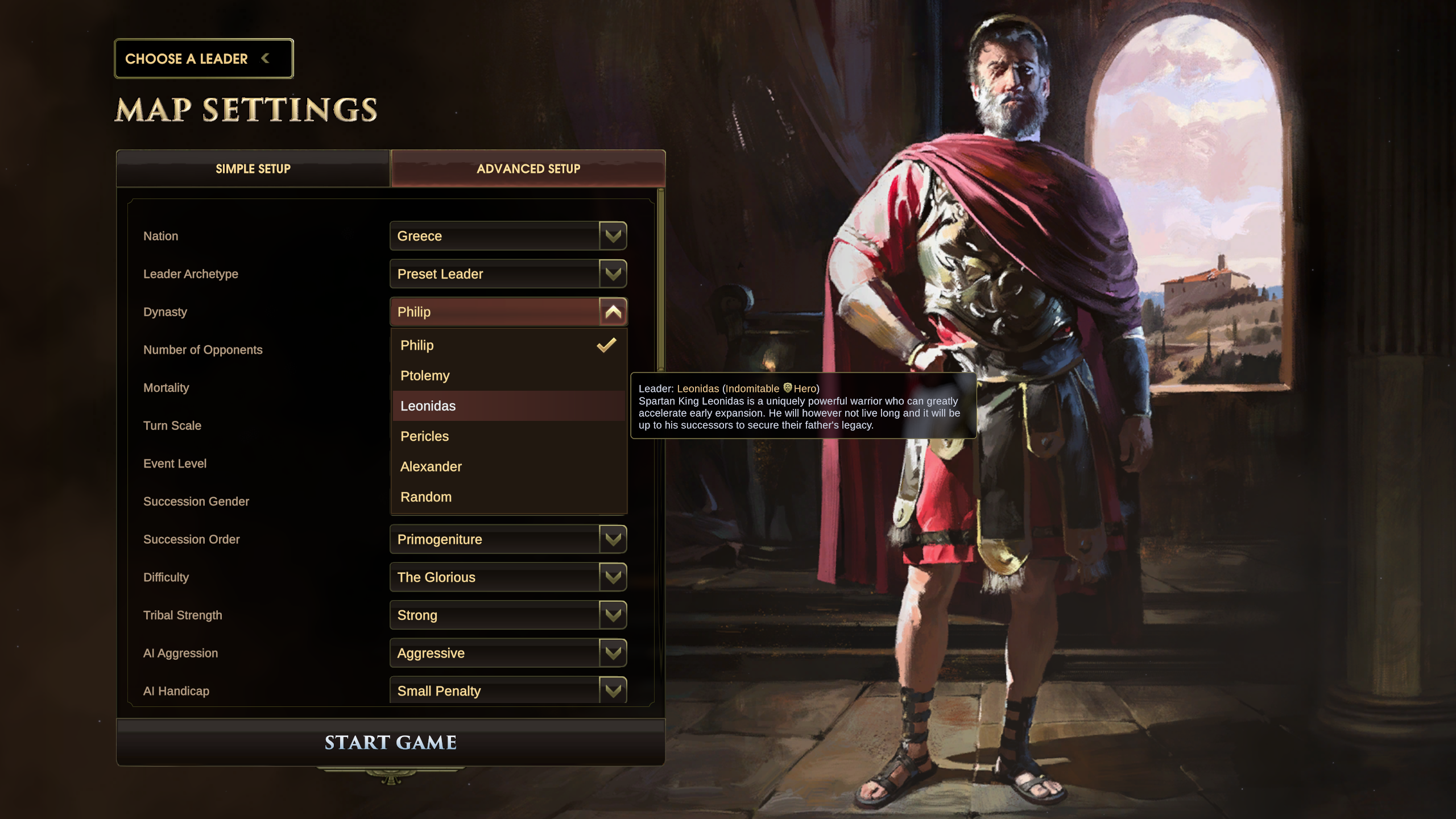This screenshot has height=819, width=1456.
Task: Open the Nation dropdown showing Greece
Action: click(508, 236)
